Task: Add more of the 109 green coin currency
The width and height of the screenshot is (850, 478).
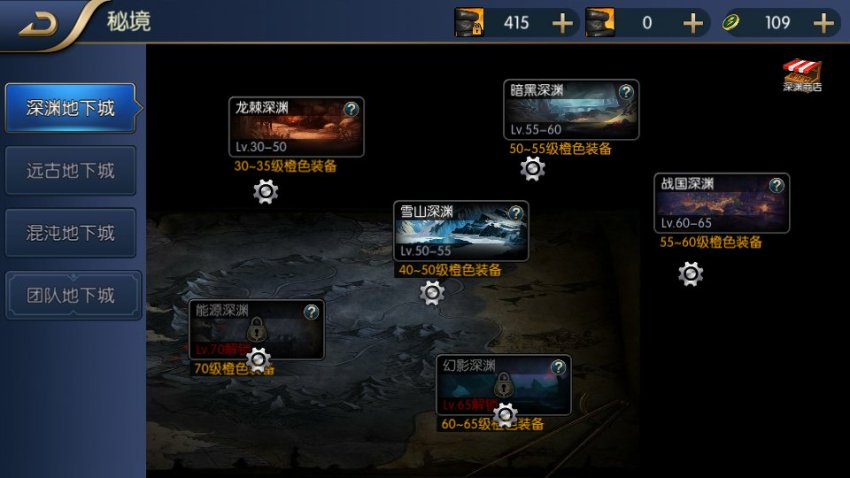Action: [x=823, y=23]
